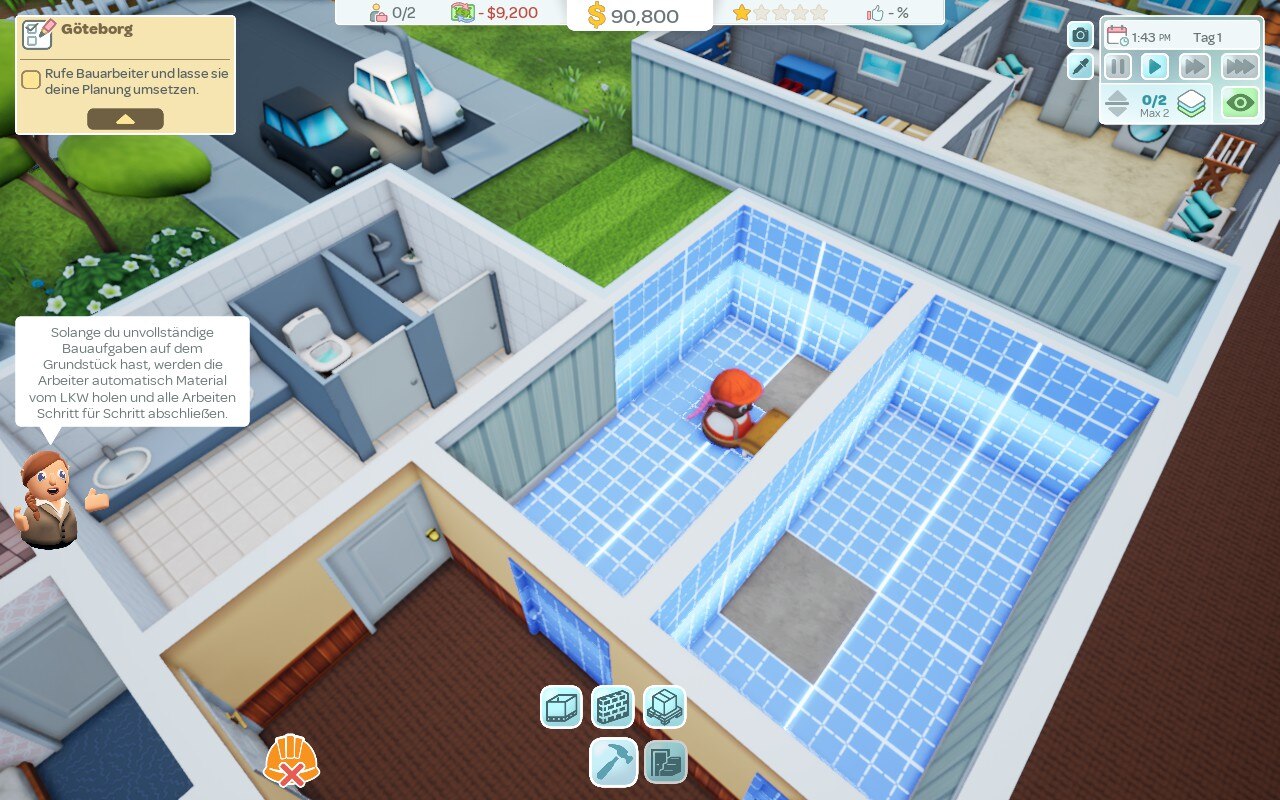Viewport: 1280px width, 800px height.
Task: Open the guest count indicator
Action: click(392, 13)
